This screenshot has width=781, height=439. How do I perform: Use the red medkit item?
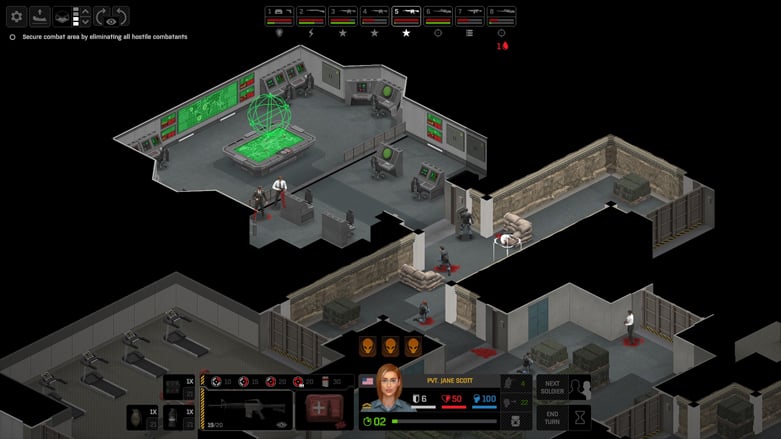pos(324,410)
